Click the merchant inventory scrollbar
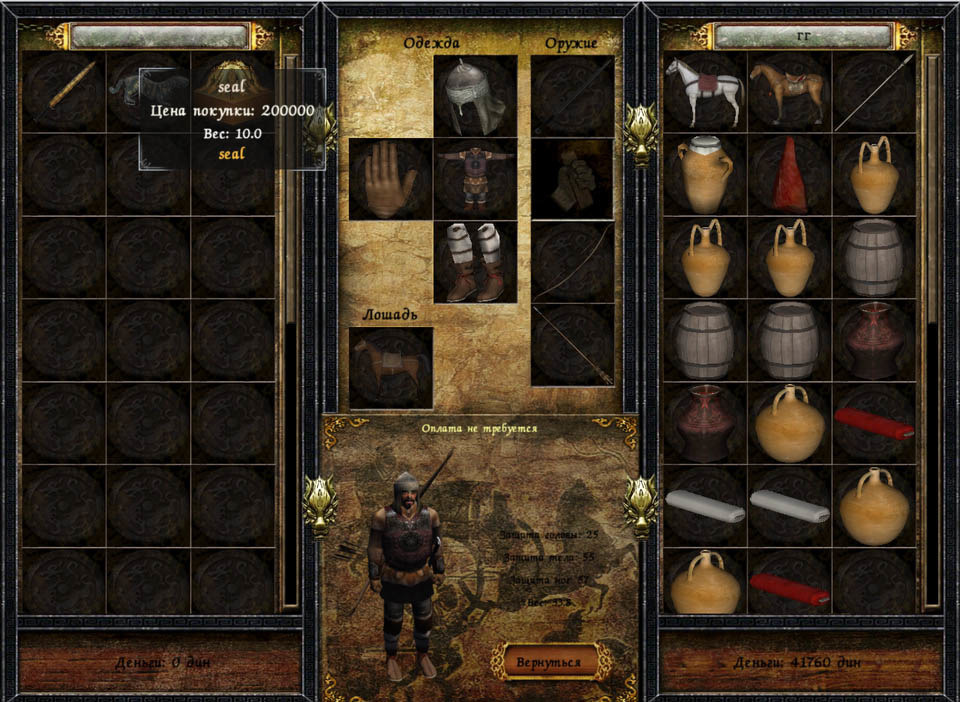 290,330
